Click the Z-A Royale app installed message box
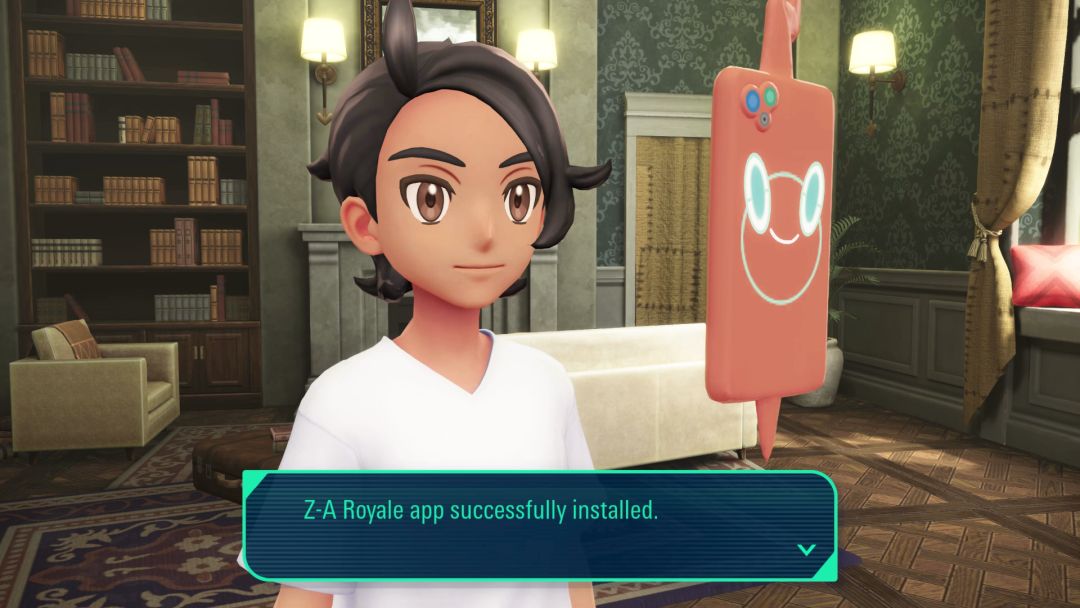Viewport: 1080px width, 608px height. [540, 525]
